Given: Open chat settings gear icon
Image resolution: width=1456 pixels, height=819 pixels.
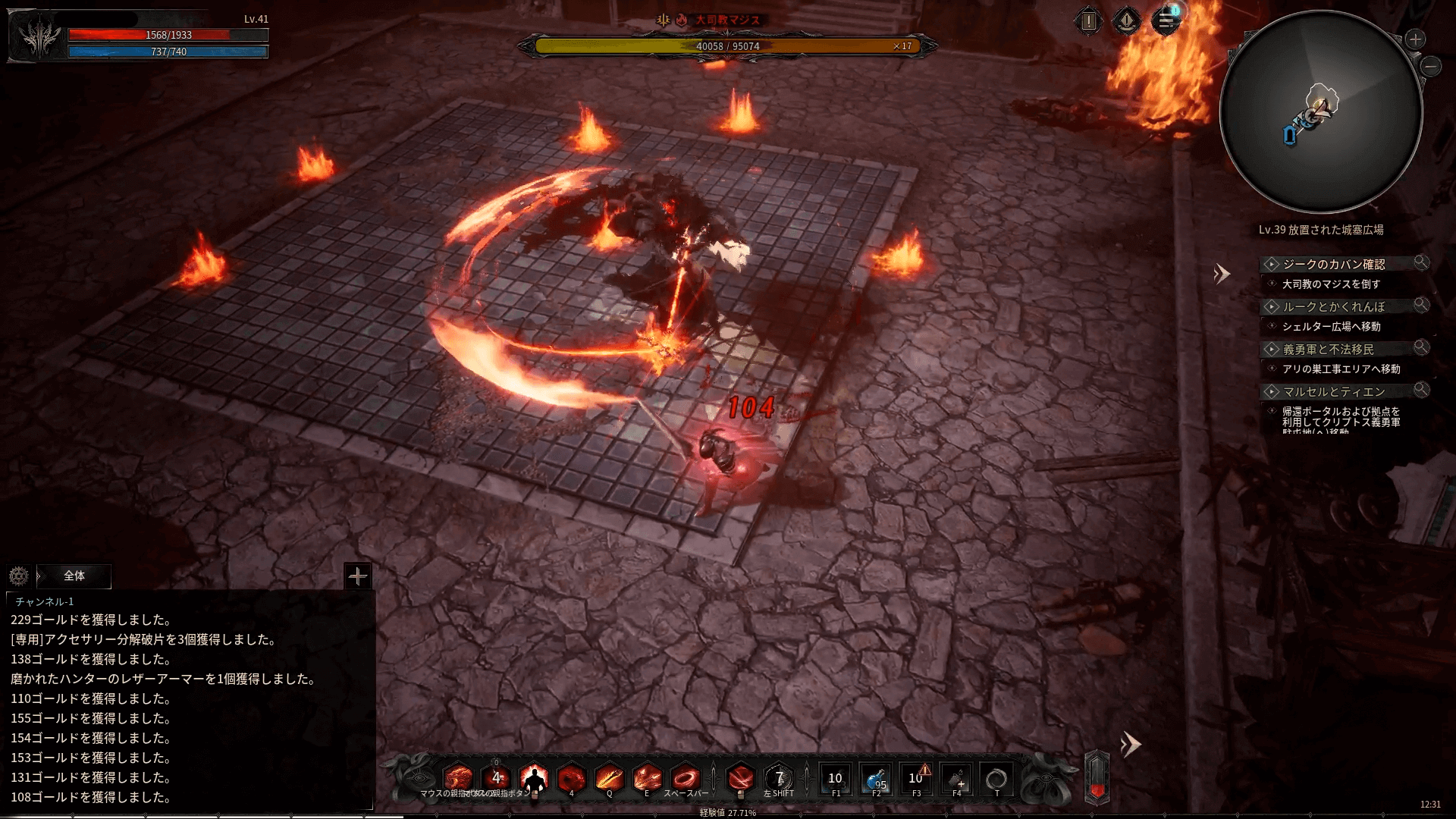Looking at the screenshot, I should point(19,576).
